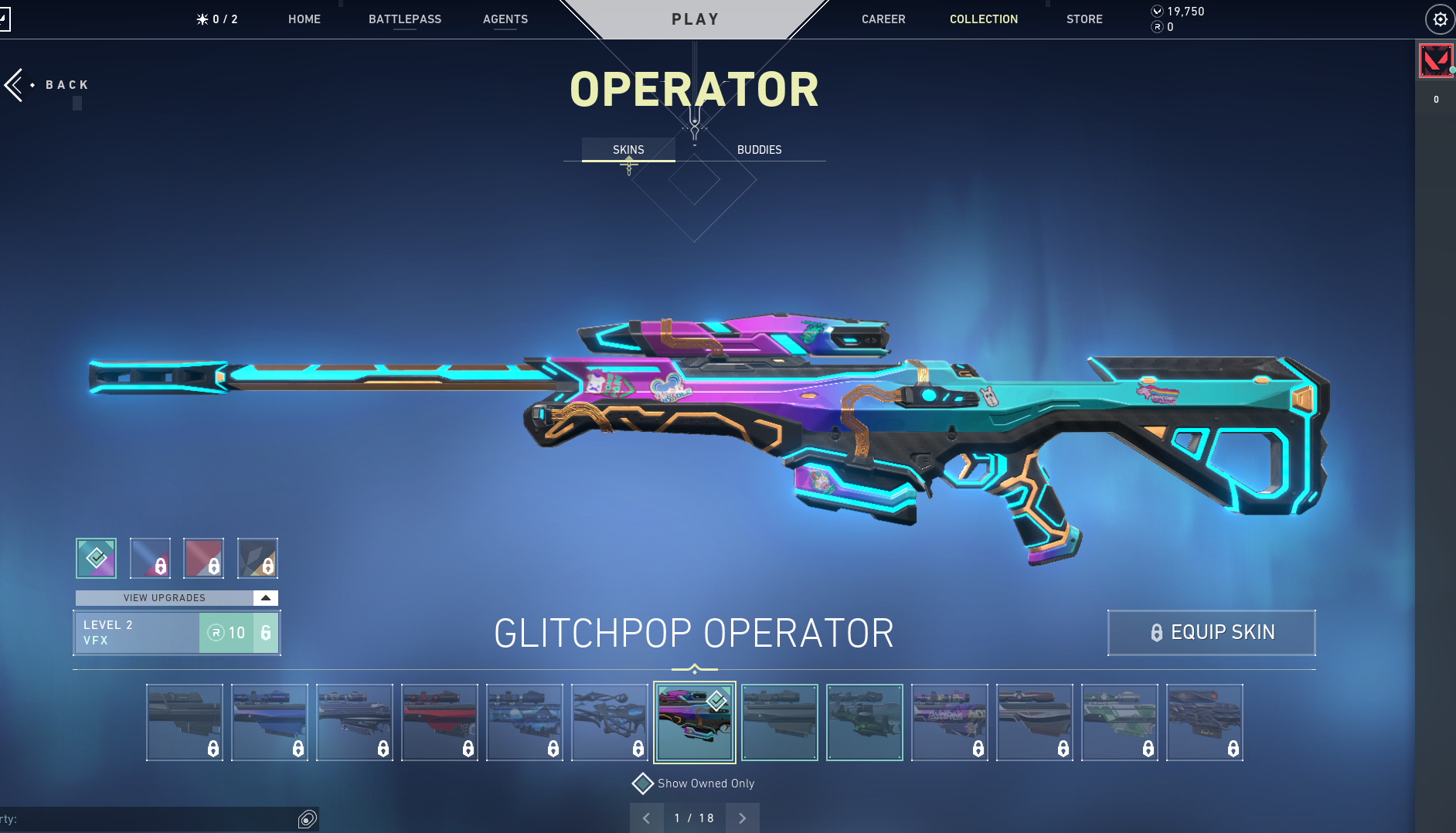The image size is (1456, 833).
Task: Go to the next skin page
Action: [742, 818]
